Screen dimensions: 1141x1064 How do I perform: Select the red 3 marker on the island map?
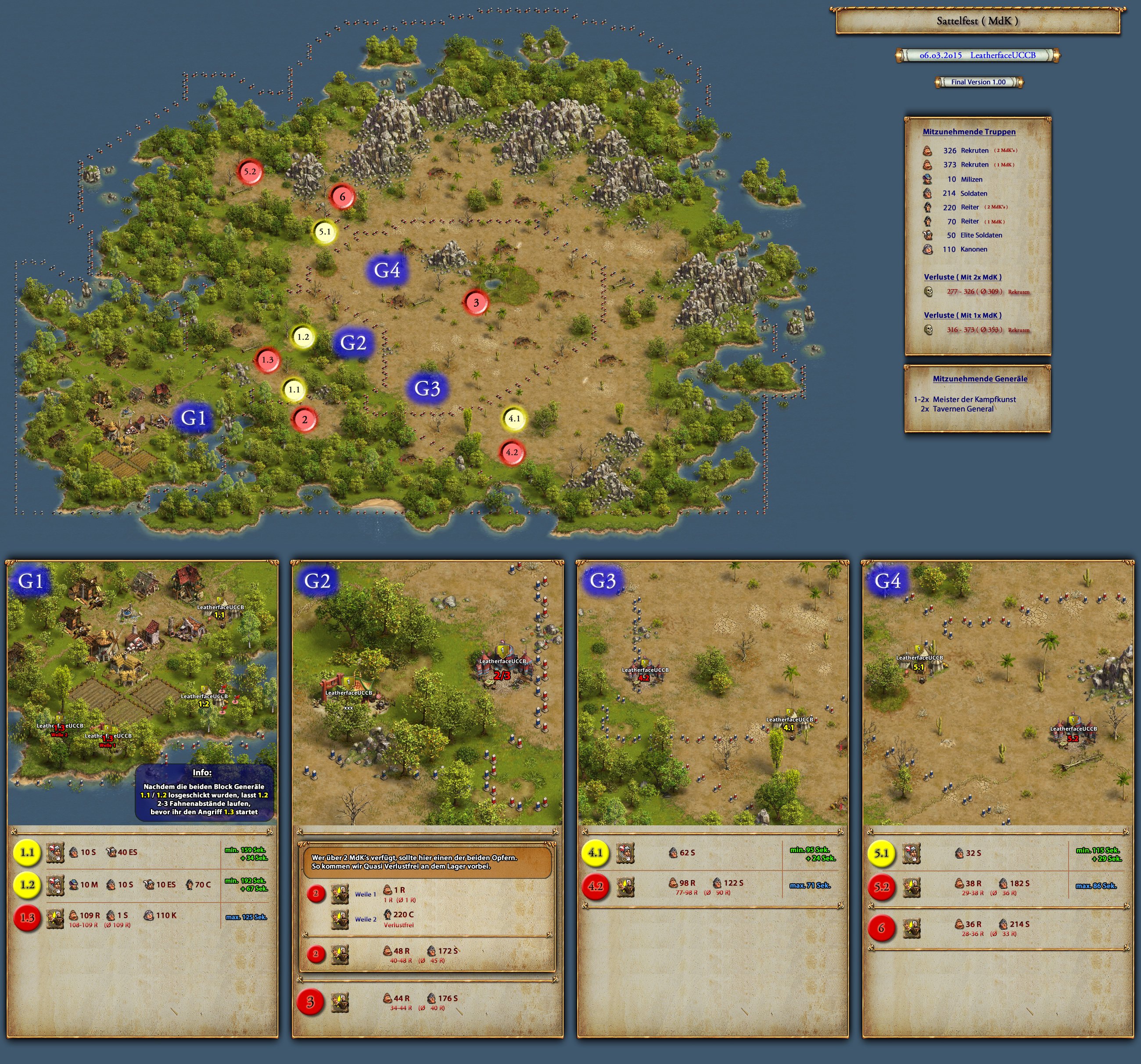(476, 302)
